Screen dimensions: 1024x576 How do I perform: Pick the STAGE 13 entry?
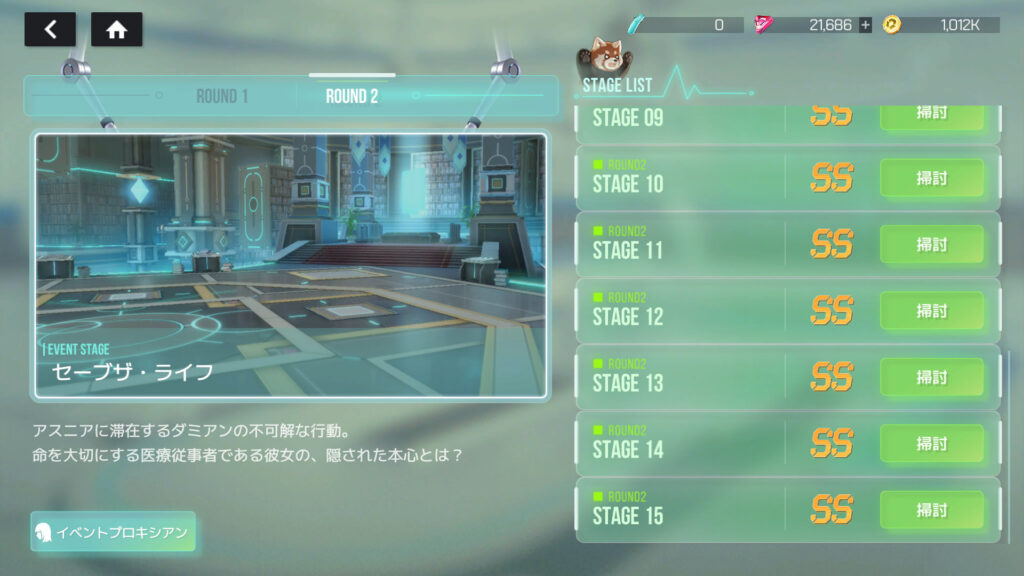point(680,377)
